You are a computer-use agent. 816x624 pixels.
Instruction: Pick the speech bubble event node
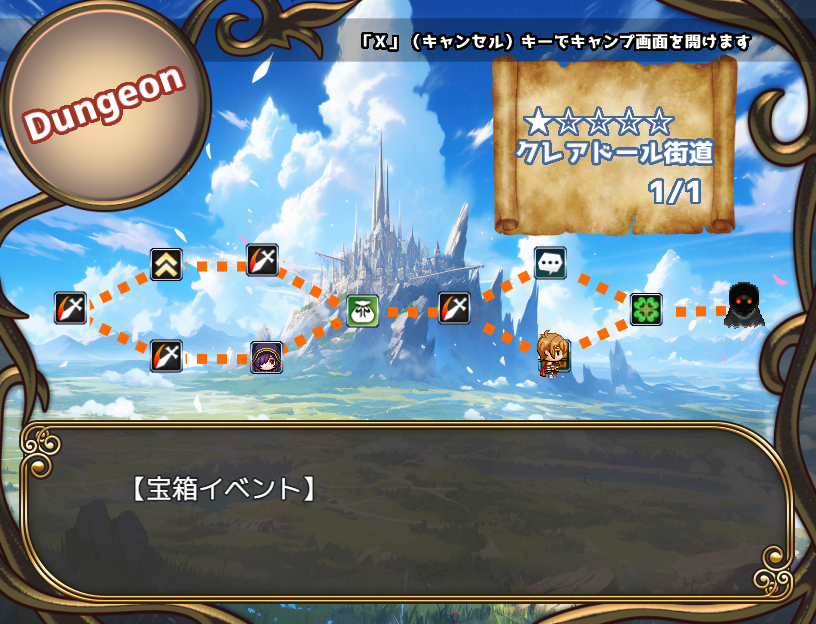tap(550, 263)
